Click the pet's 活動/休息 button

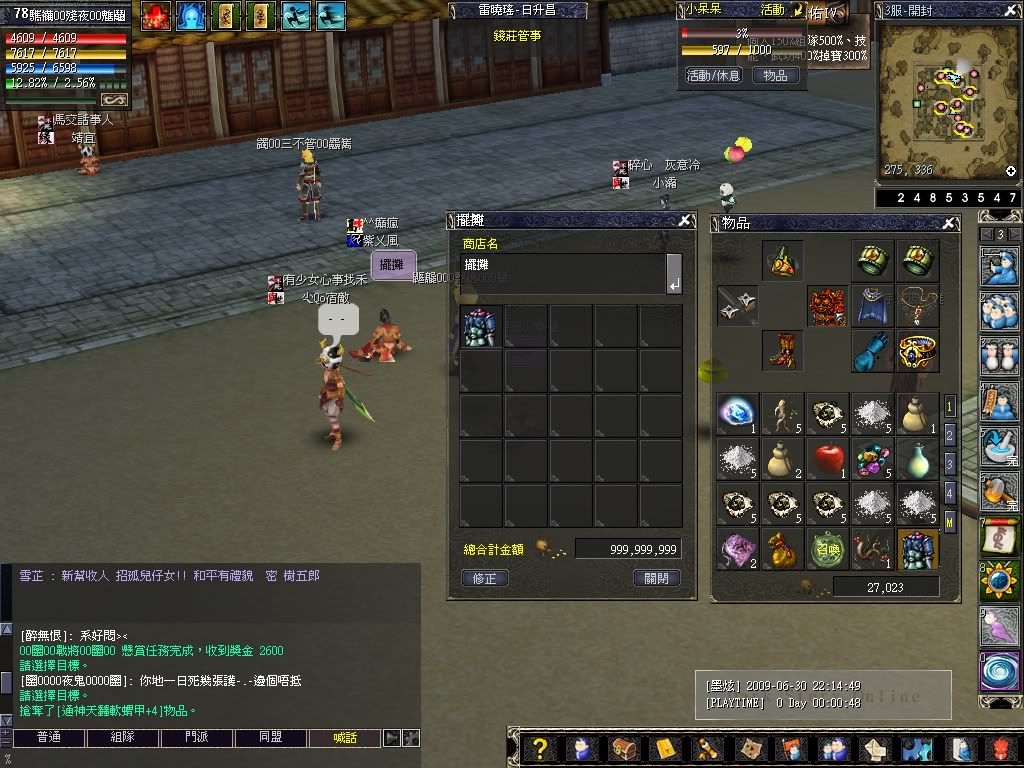point(713,75)
